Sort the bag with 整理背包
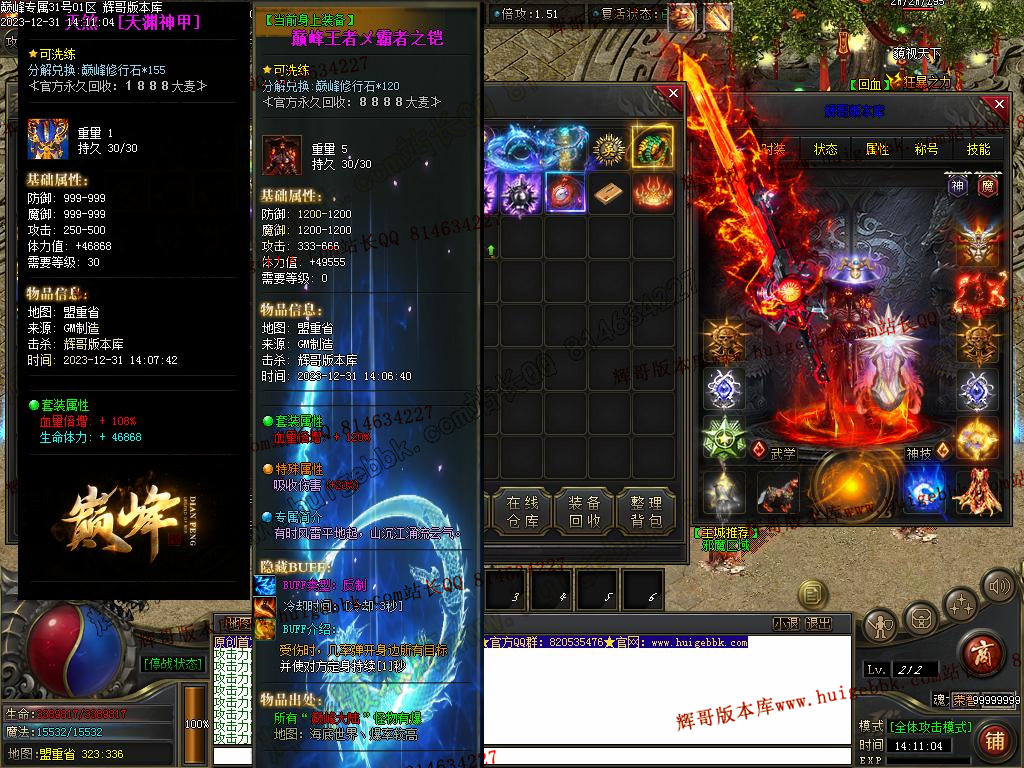Viewport: 1024px width, 768px height. pyautogui.click(x=646, y=511)
